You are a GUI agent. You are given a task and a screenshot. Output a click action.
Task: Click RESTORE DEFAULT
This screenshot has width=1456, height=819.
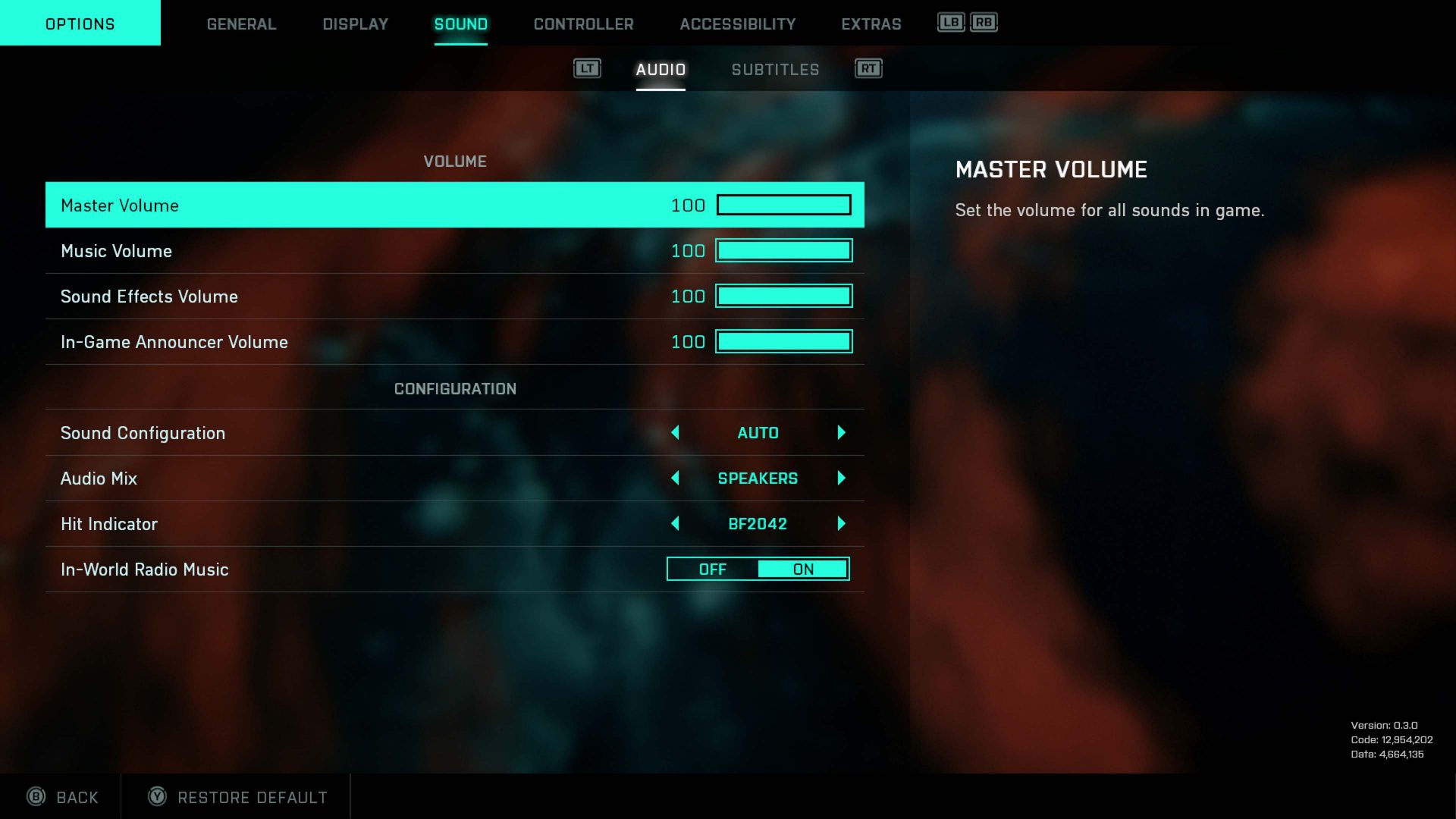click(x=252, y=797)
